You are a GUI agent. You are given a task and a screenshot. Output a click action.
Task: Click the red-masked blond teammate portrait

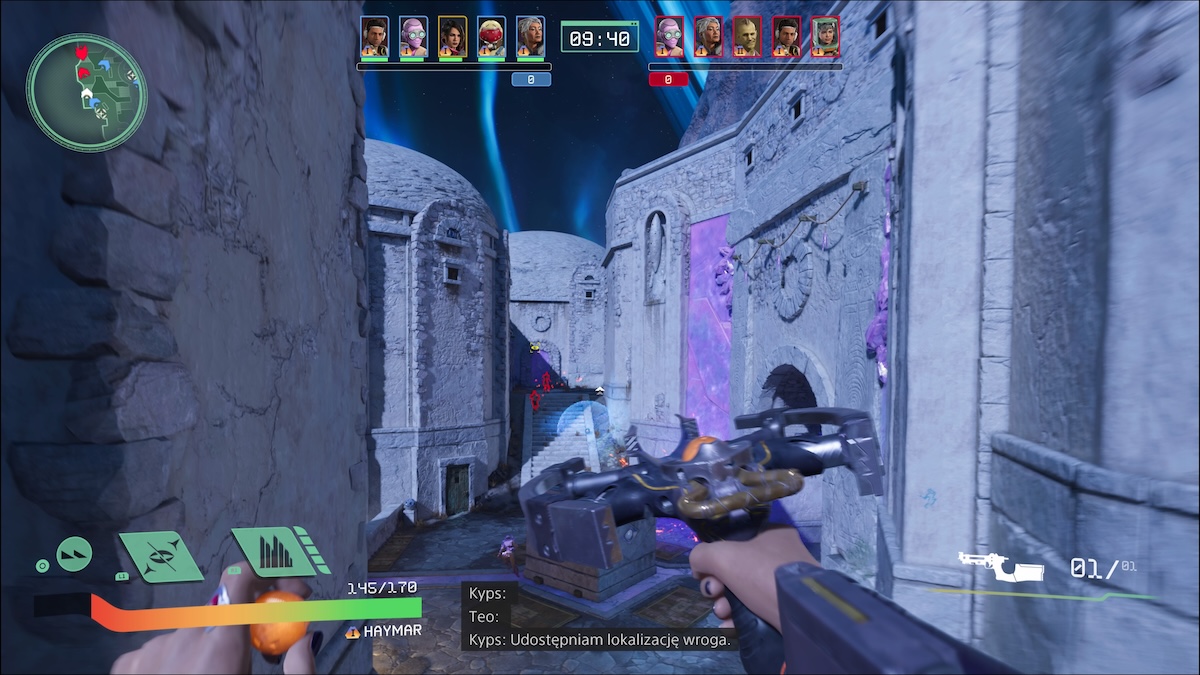pyautogui.click(x=491, y=36)
